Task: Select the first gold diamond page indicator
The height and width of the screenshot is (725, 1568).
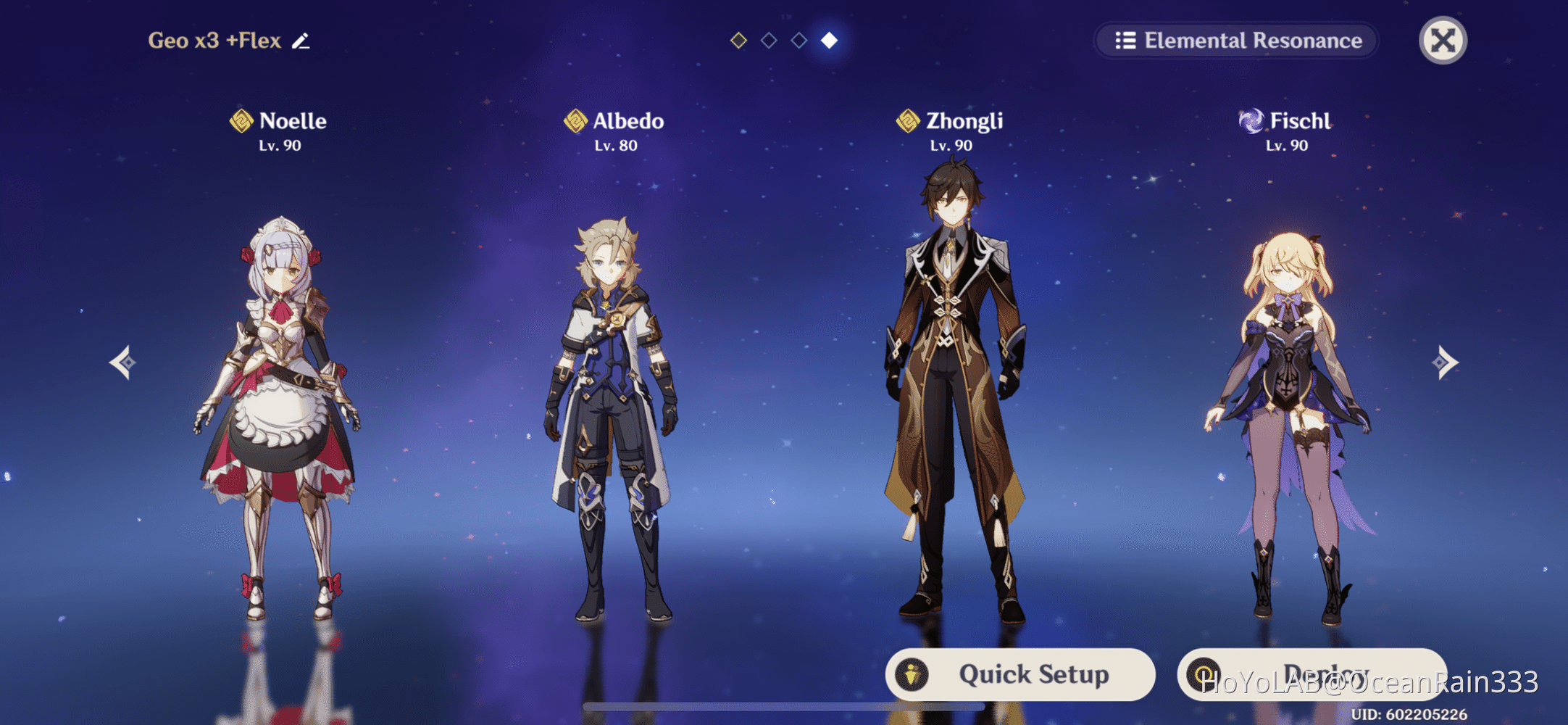Action: click(x=738, y=40)
